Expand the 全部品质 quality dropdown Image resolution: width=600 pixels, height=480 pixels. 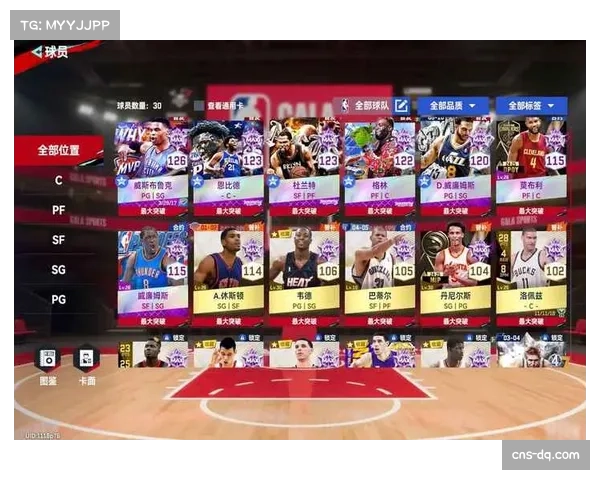[x=454, y=105]
